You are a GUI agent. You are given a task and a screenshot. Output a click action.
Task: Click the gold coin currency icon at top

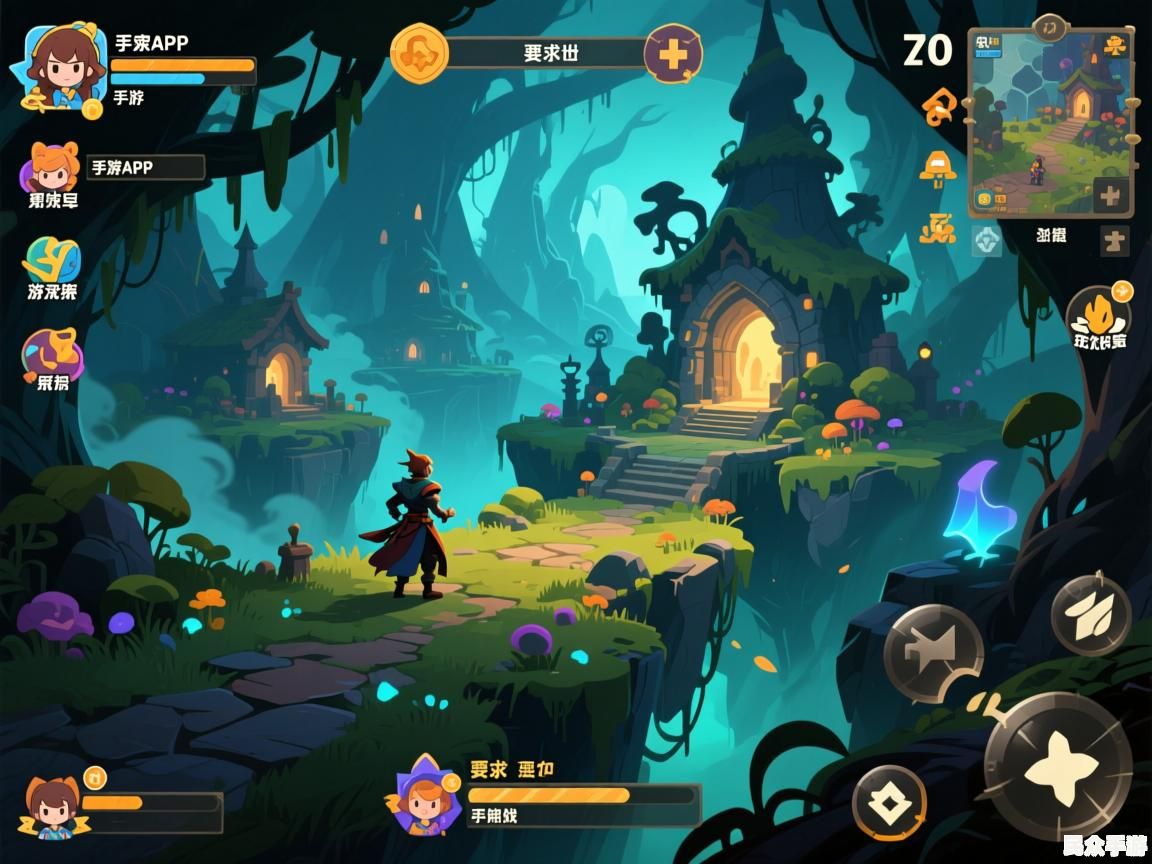(x=418, y=53)
